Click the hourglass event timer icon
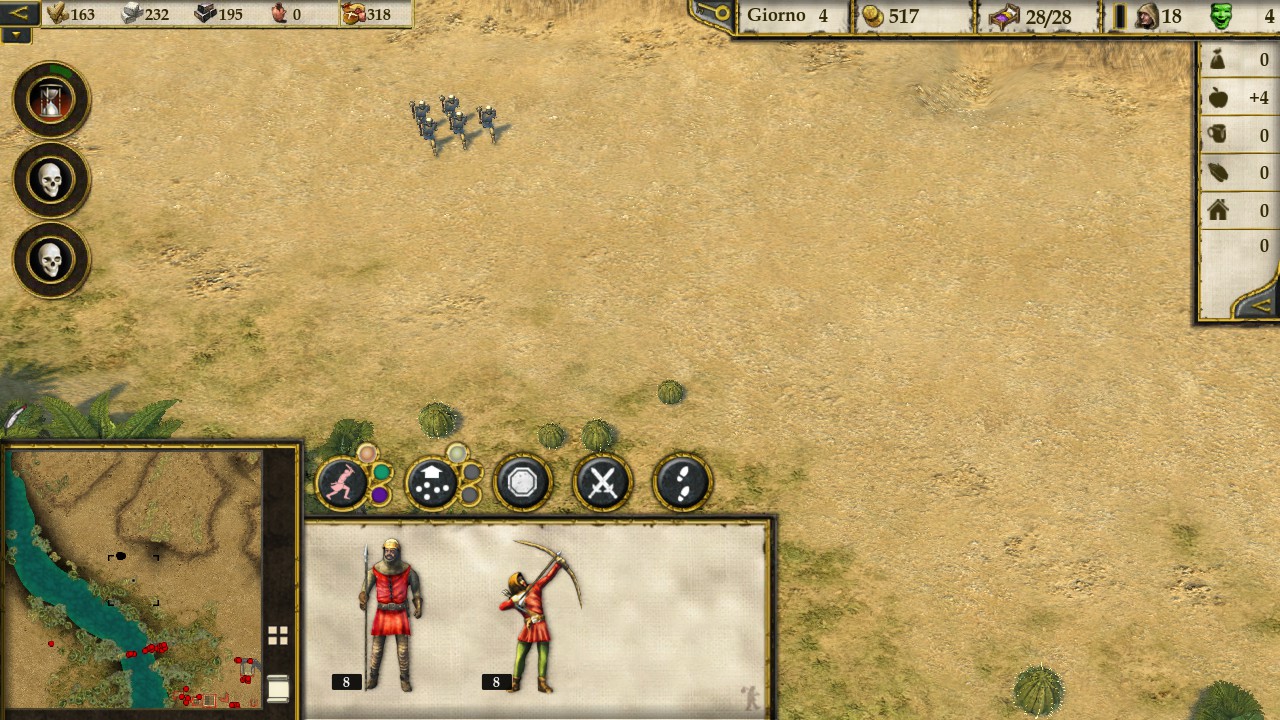Viewport: 1280px width, 720px height. coord(51,100)
